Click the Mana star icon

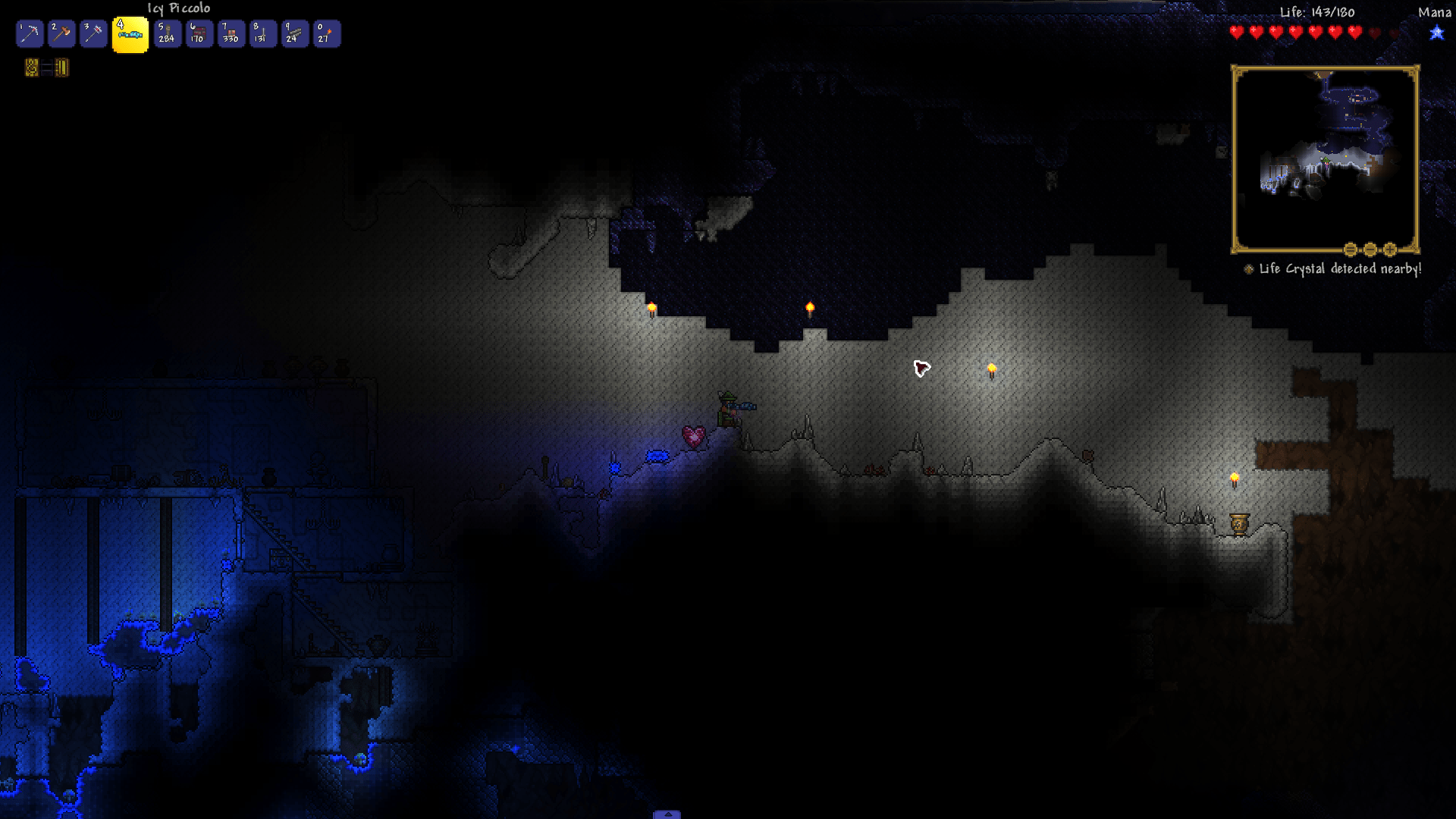click(x=1436, y=33)
